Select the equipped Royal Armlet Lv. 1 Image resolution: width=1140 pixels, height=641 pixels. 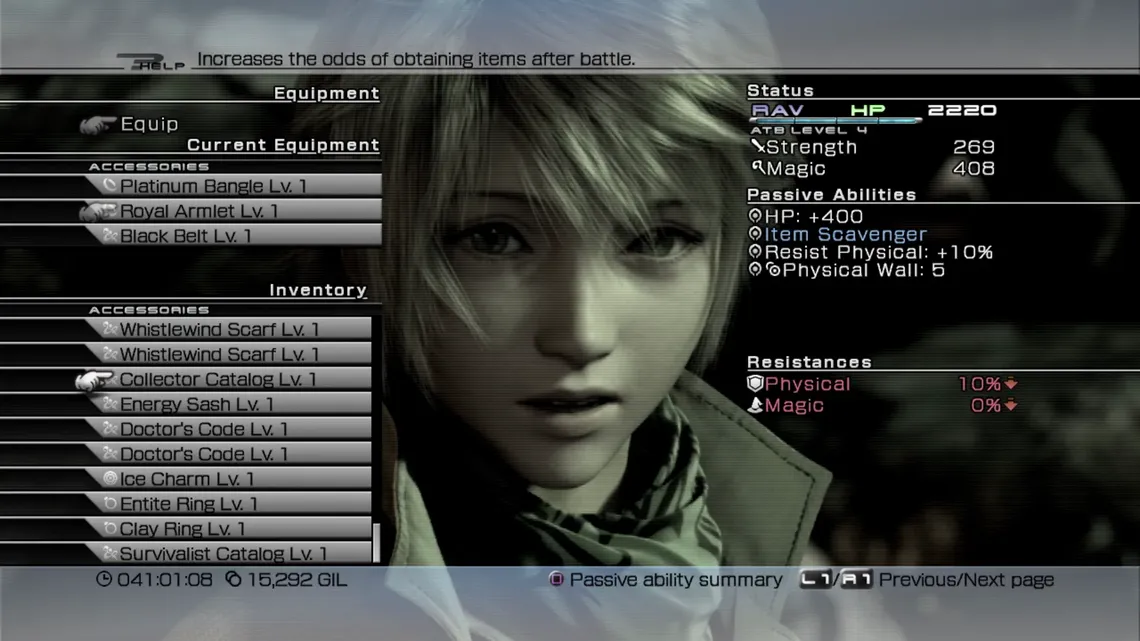[x=199, y=211]
